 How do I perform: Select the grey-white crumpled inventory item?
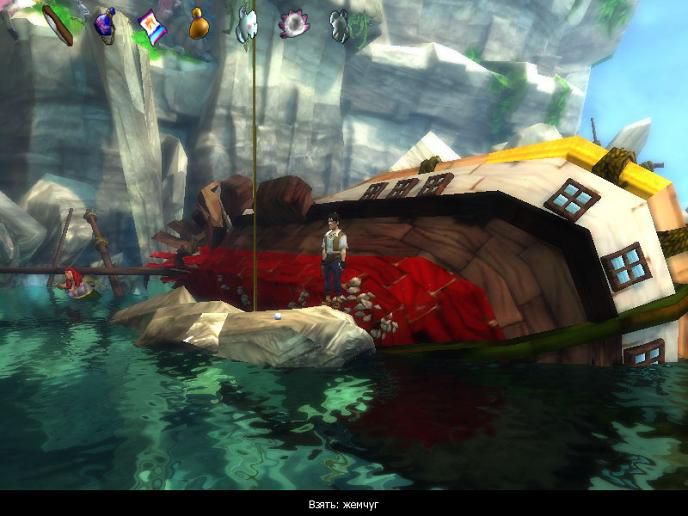click(x=340, y=23)
